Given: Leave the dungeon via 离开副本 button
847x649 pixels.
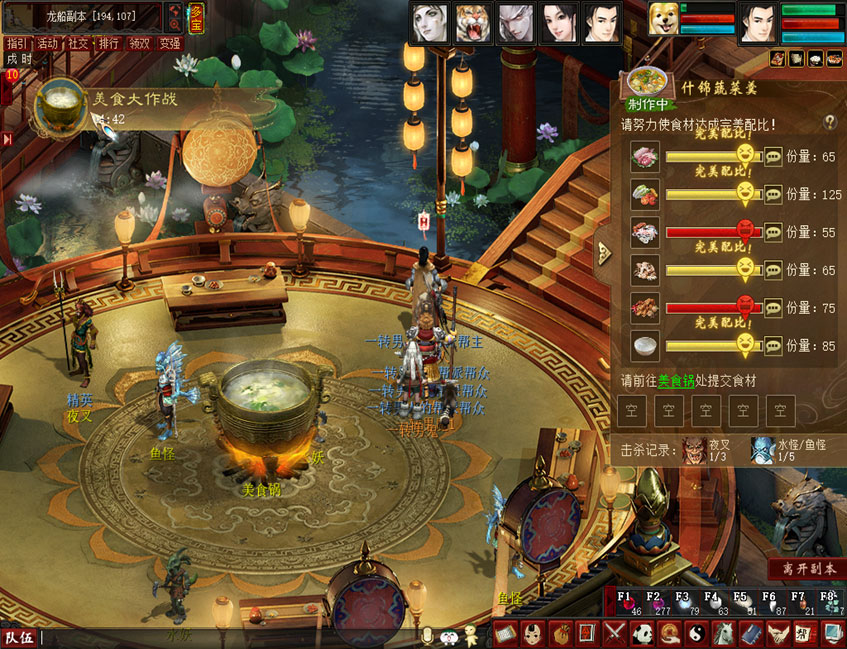Looking at the screenshot, I should point(806,568).
